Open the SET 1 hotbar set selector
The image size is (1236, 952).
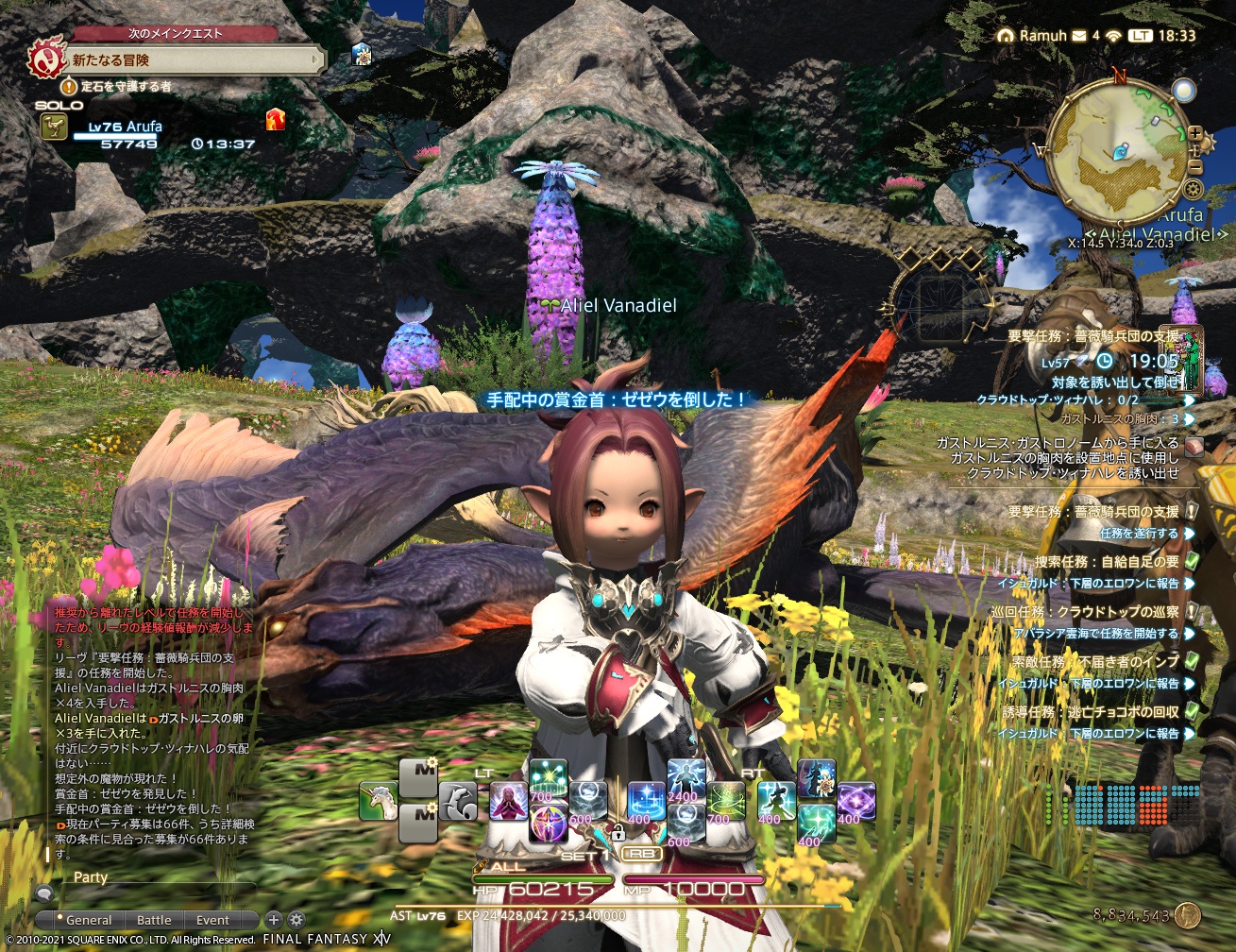pos(585,856)
